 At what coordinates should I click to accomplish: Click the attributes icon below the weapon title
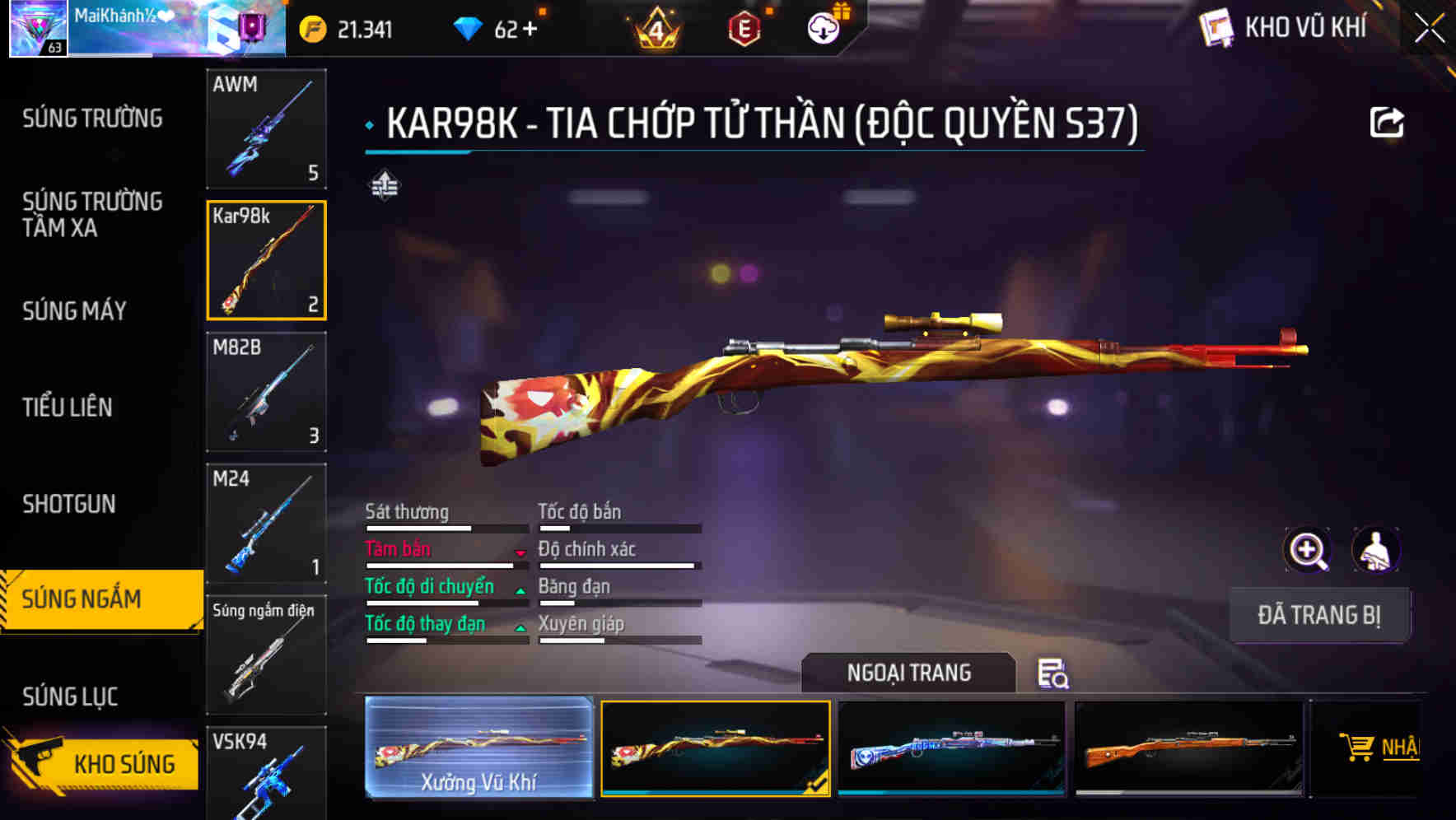tap(384, 186)
